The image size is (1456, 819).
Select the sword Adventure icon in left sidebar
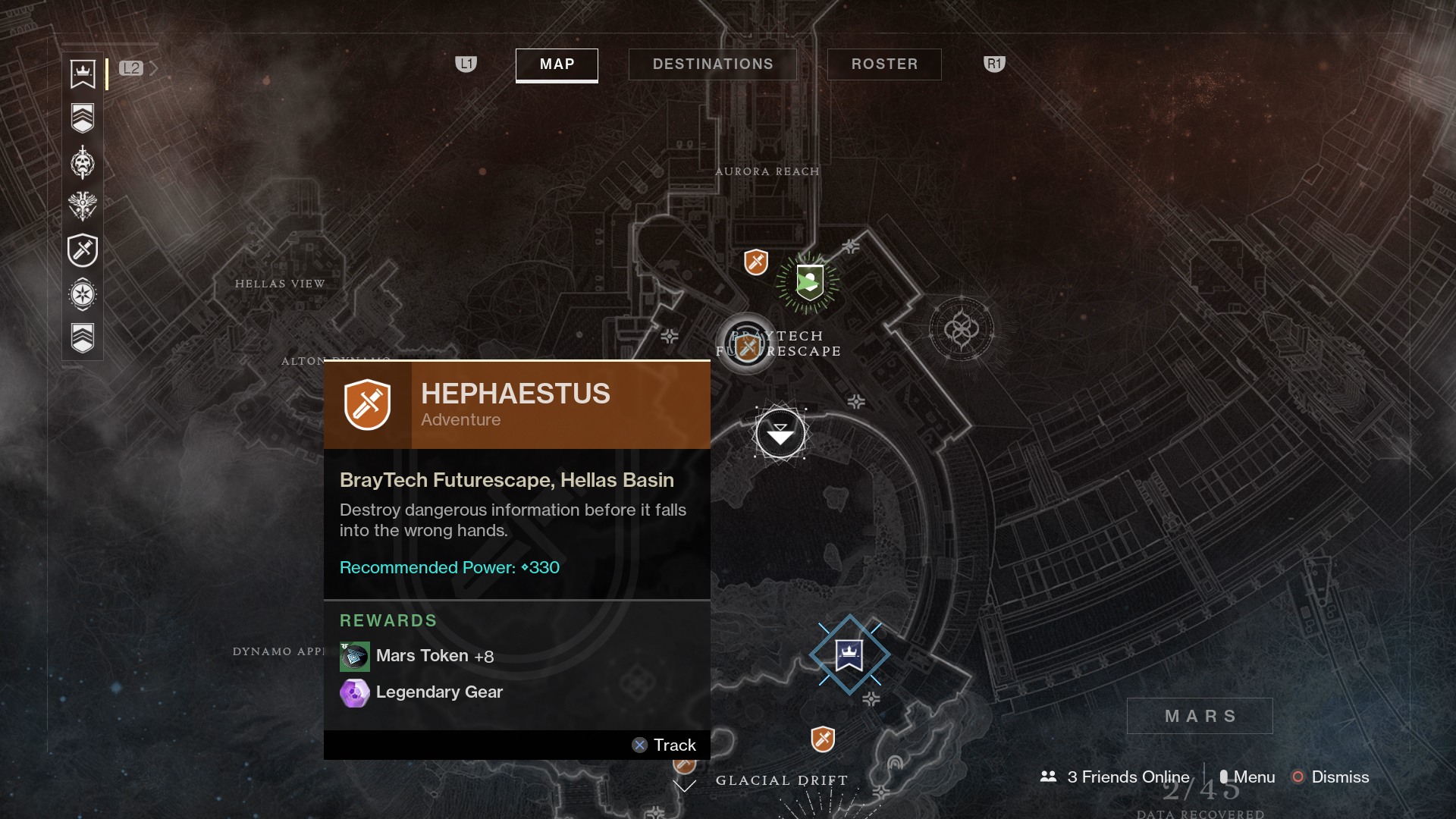82,250
